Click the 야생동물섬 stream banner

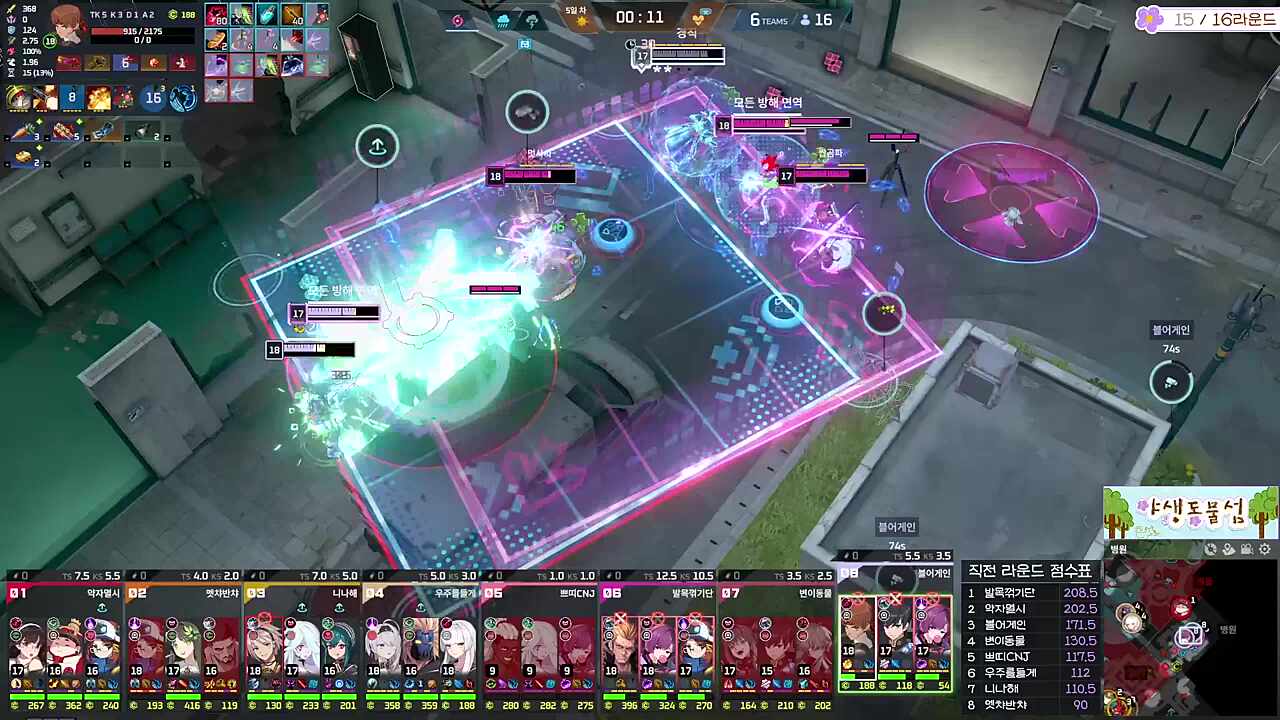1190,513
